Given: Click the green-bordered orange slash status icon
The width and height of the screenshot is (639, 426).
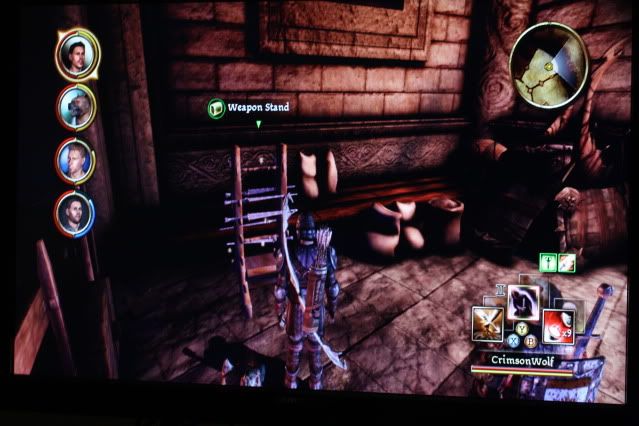Looking at the screenshot, I should (567, 263).
